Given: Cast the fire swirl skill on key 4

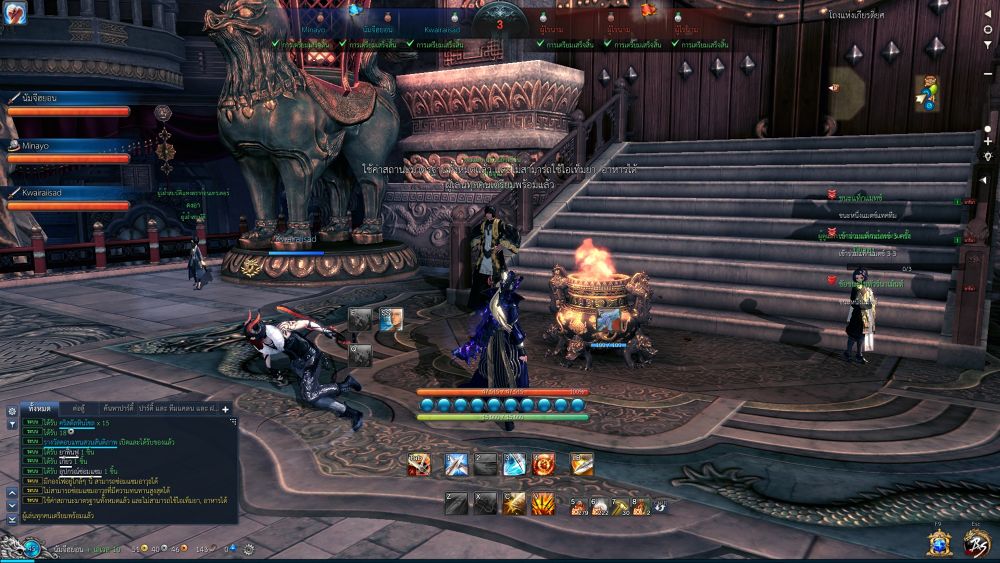Looking at the screenshot, I should [x=543, y=464].
